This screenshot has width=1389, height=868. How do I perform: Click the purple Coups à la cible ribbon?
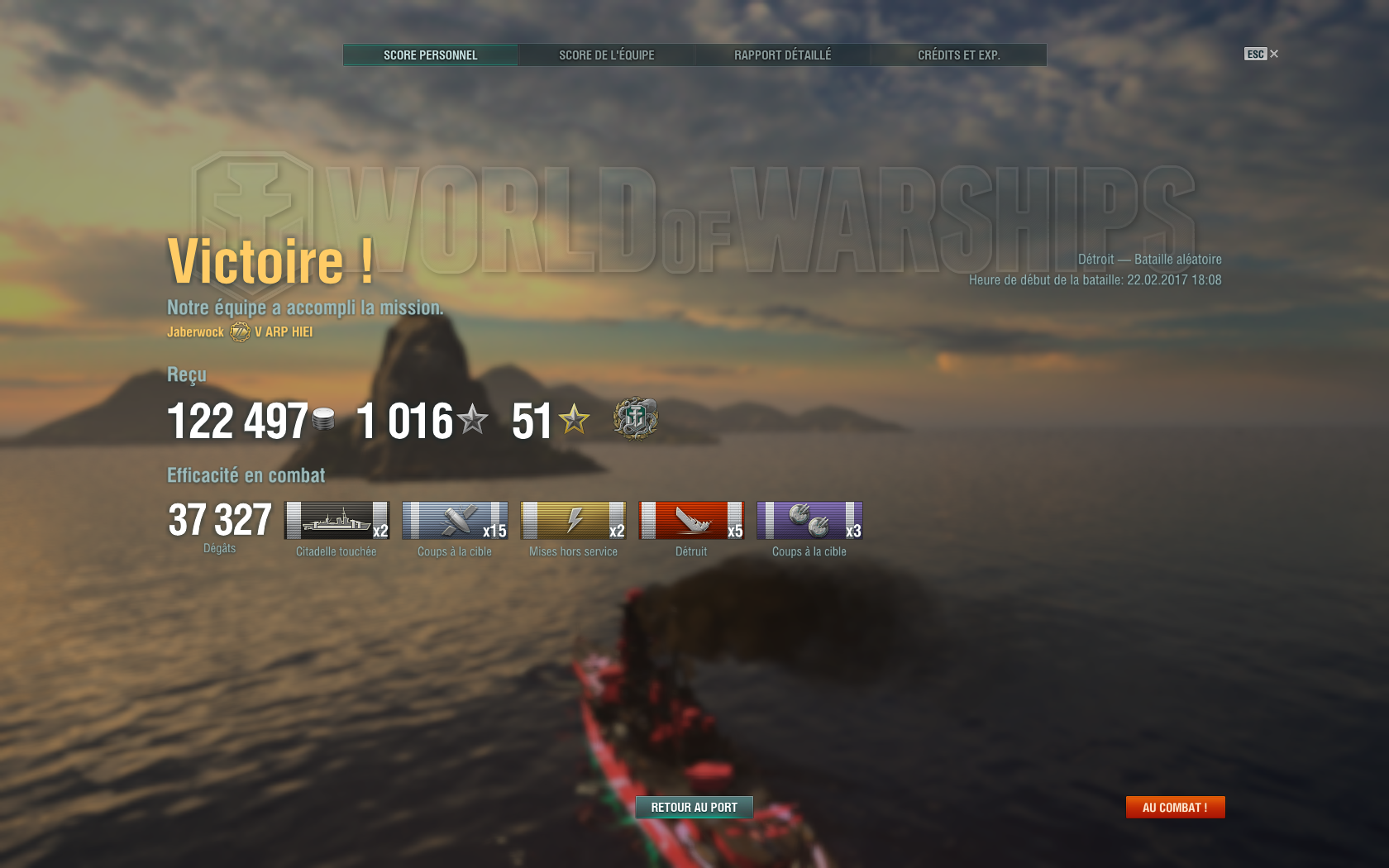tap(809, 520)
